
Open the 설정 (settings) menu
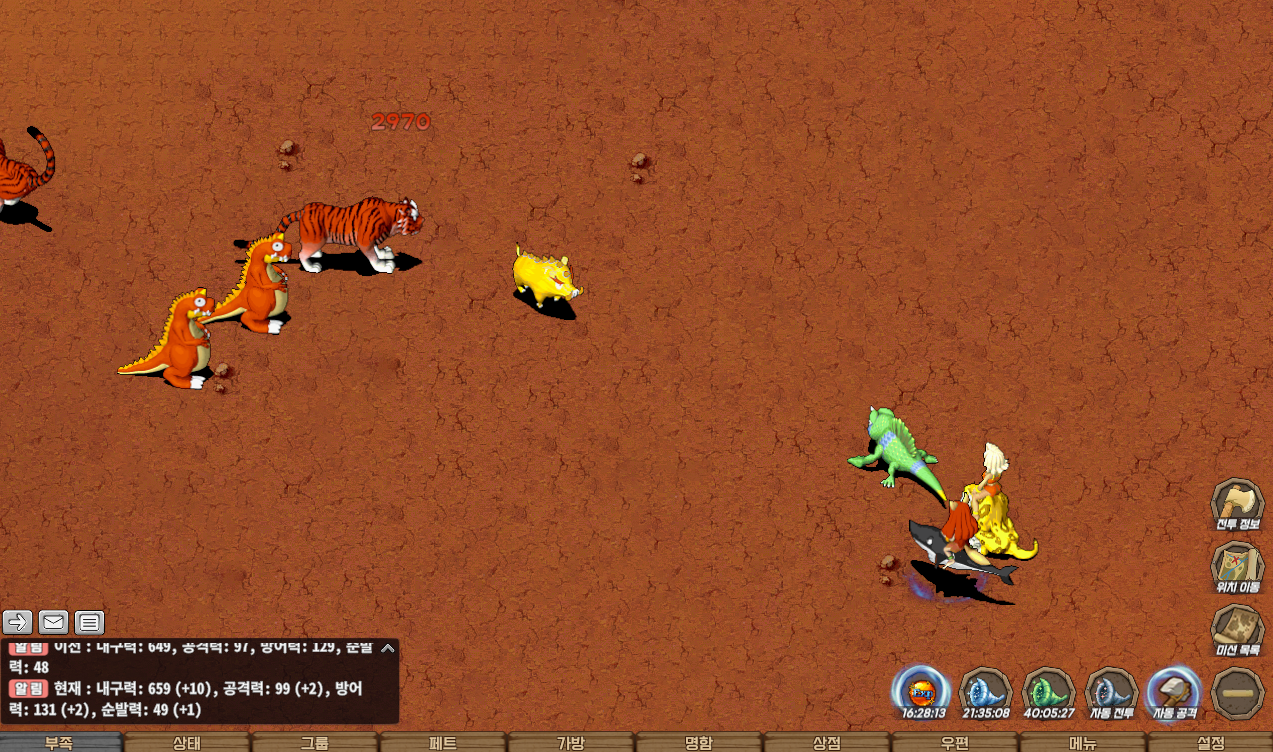(x=1210, y=743)
